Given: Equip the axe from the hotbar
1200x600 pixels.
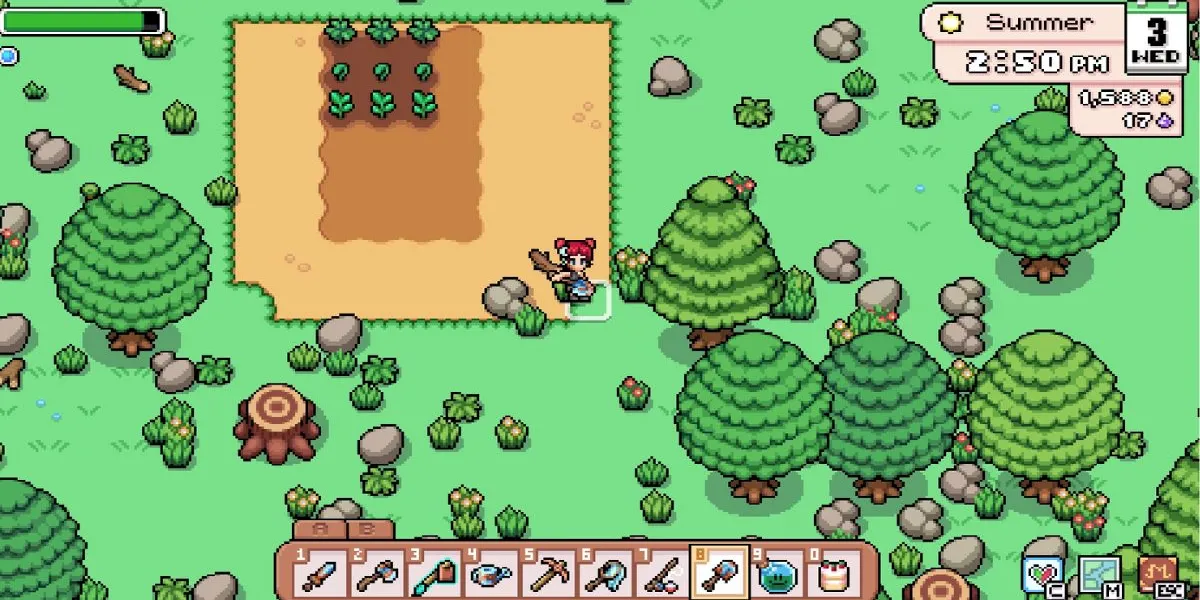Looking at the screenshot, I should (x=379, y=574).
